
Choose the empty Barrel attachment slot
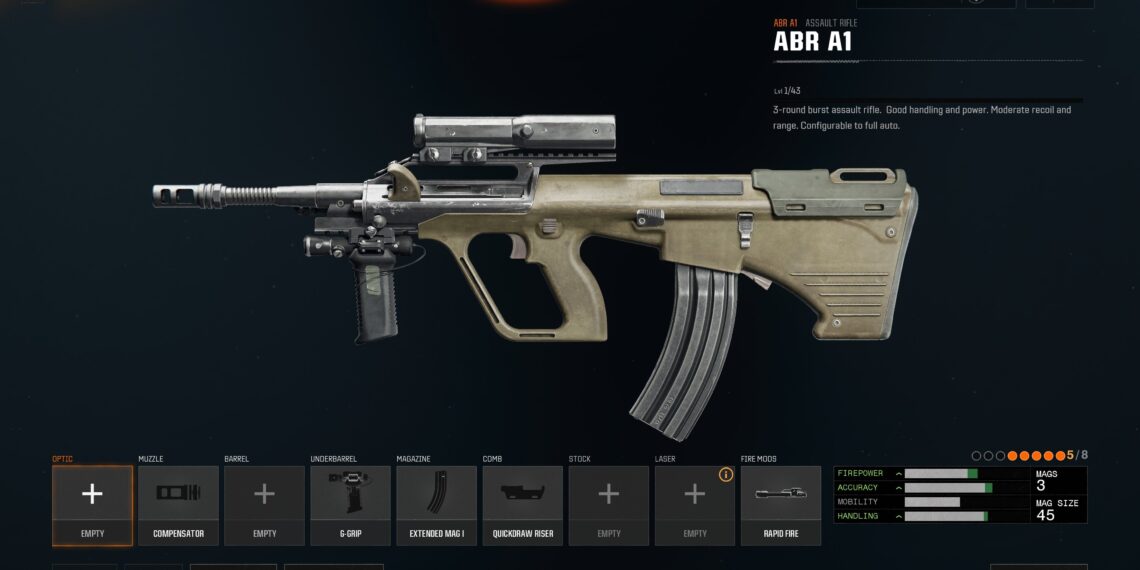pyautogui.click(x=264, y=505)
